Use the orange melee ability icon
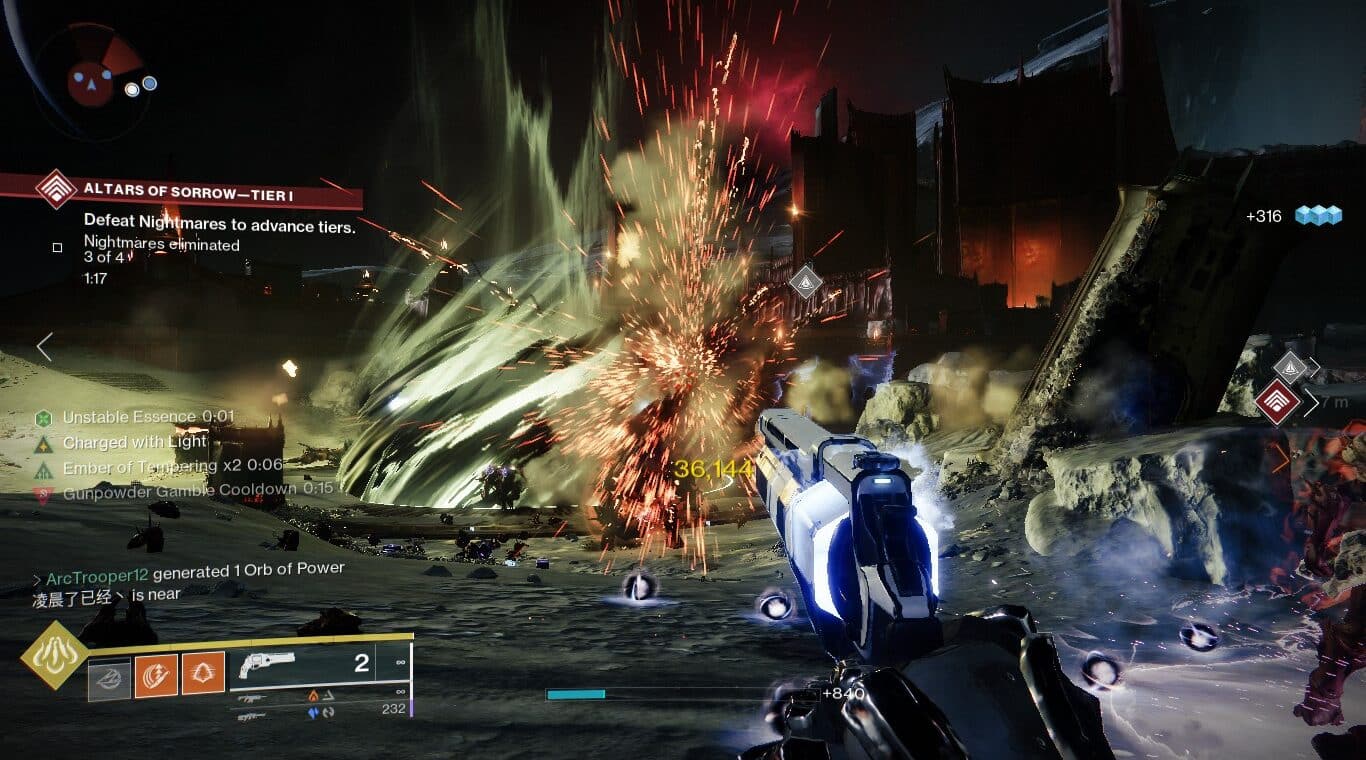Viewport: 1366px width, 760px height. [x=156, y=675]
